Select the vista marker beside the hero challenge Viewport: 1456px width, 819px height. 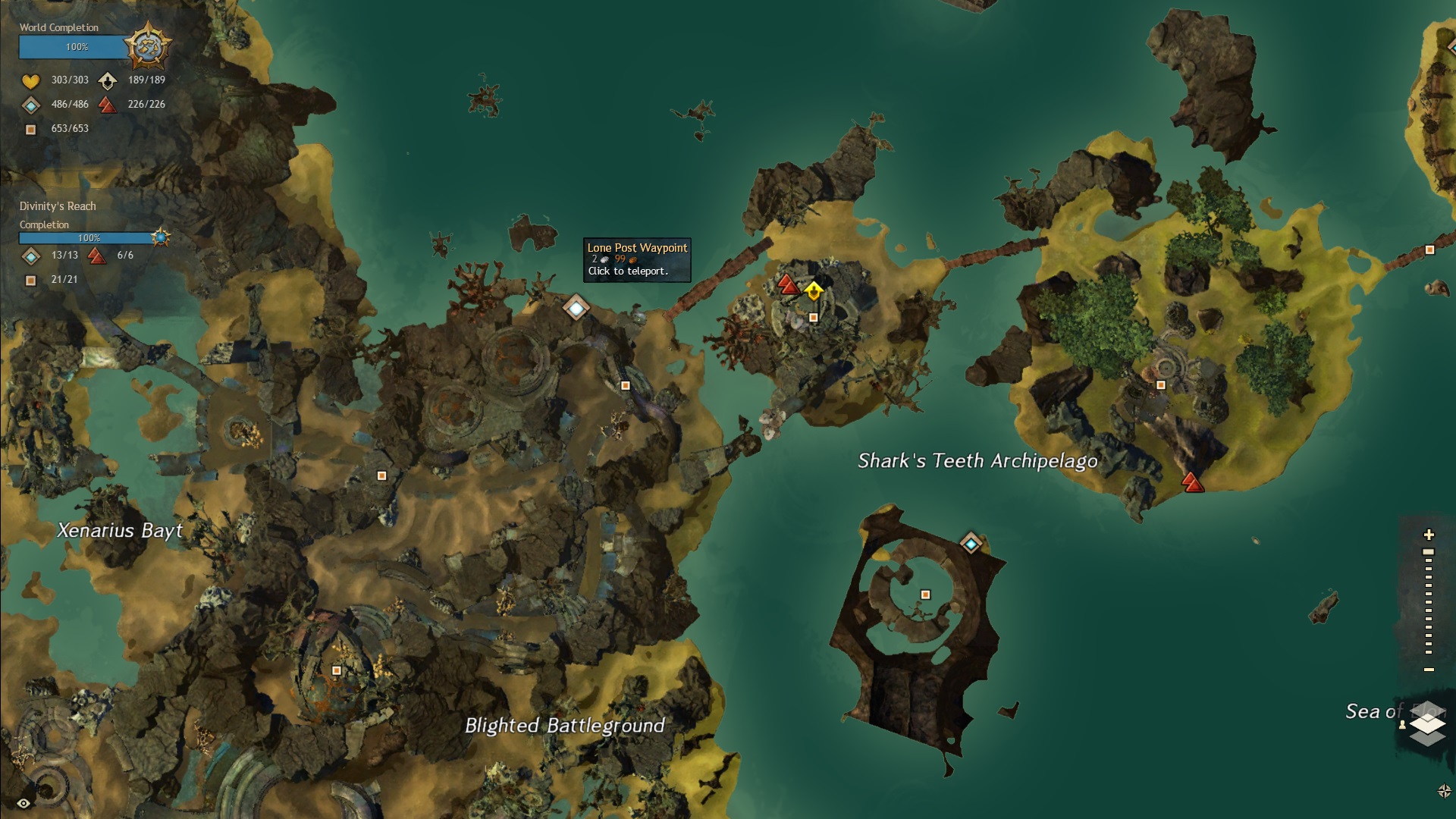pos(789,285)
